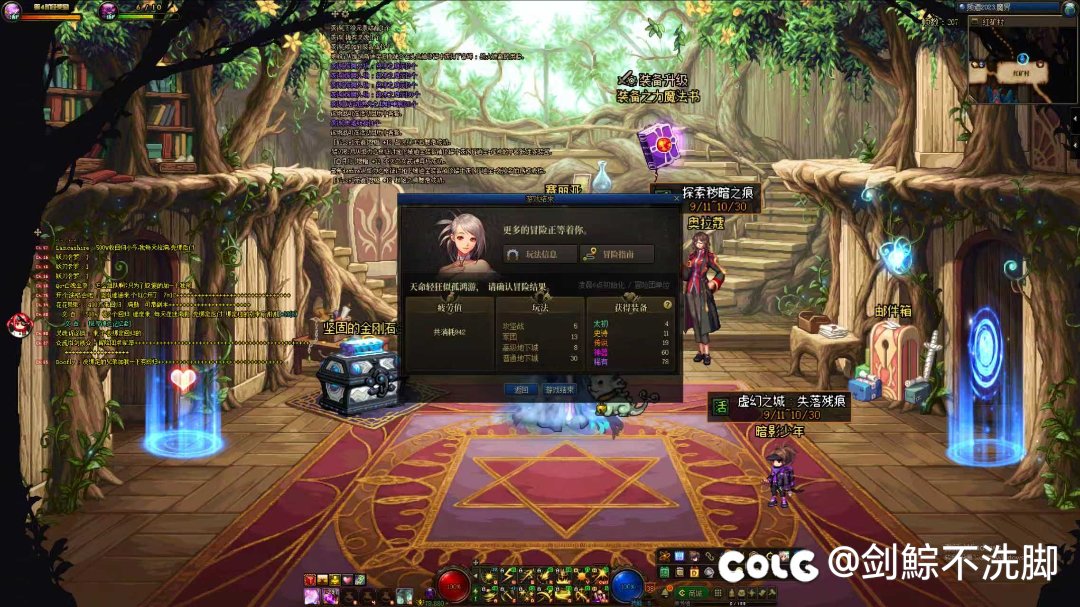Close the 游戏结束 dialog window
This screenshot has height=607, width=1080.
click(675, 199)
